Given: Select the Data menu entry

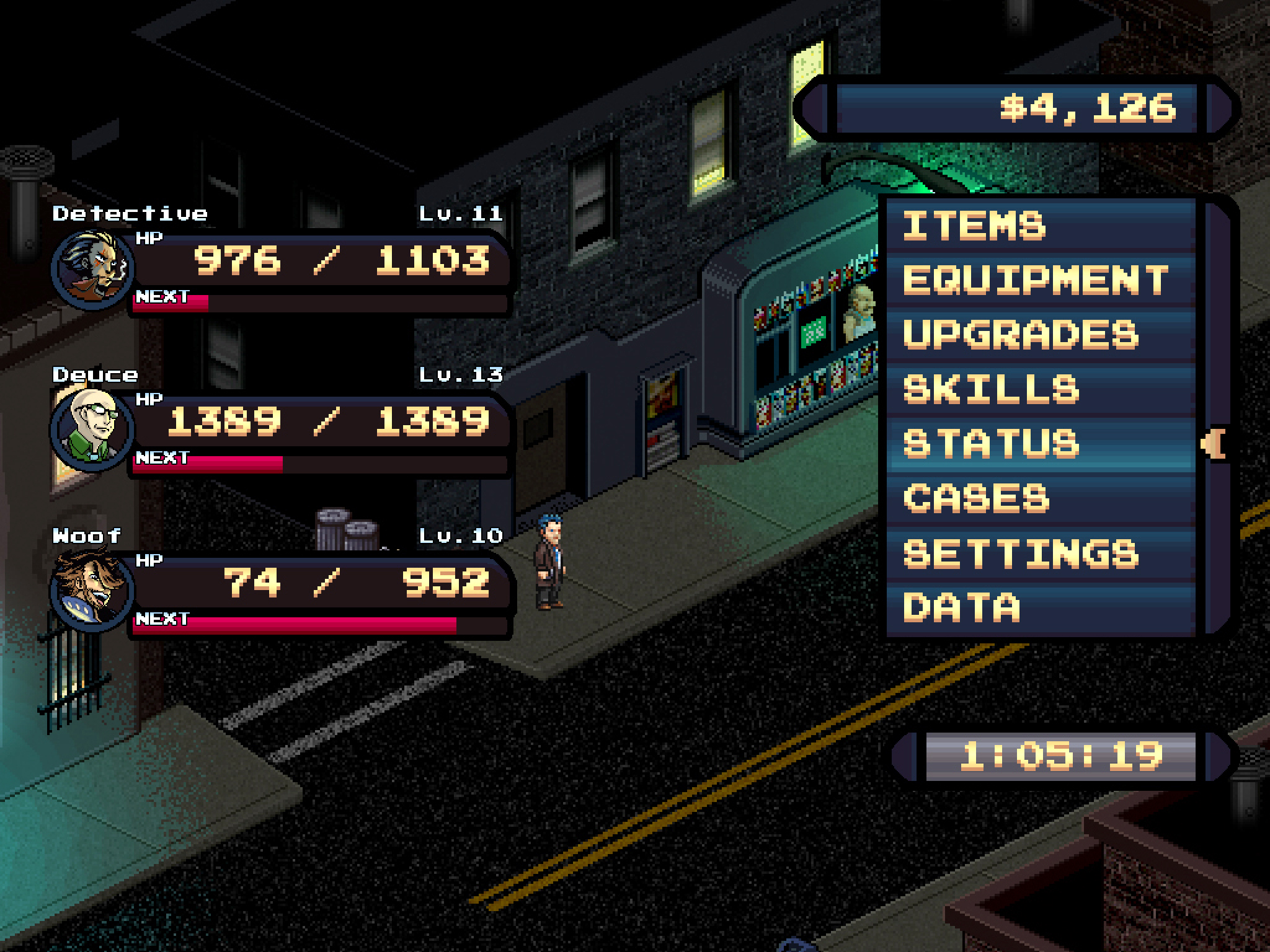Looking at the screenshot, I should (x=1042, y=607).
